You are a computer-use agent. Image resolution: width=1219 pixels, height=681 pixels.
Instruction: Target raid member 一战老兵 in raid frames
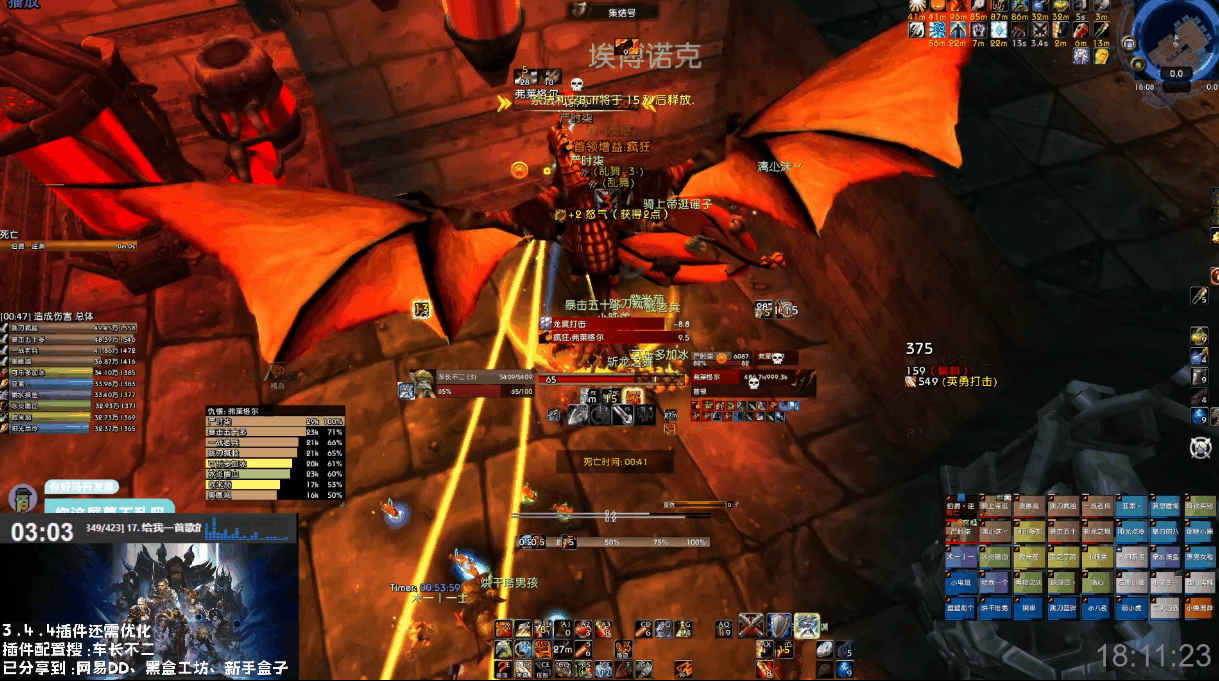[x=1098, y=508]
